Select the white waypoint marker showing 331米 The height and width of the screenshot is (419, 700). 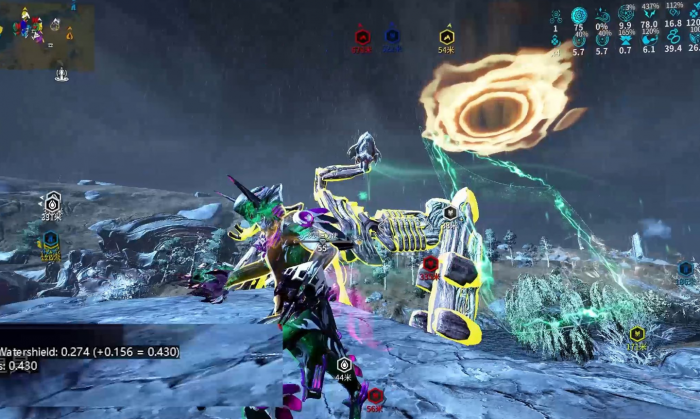click(x=53, y=202)
